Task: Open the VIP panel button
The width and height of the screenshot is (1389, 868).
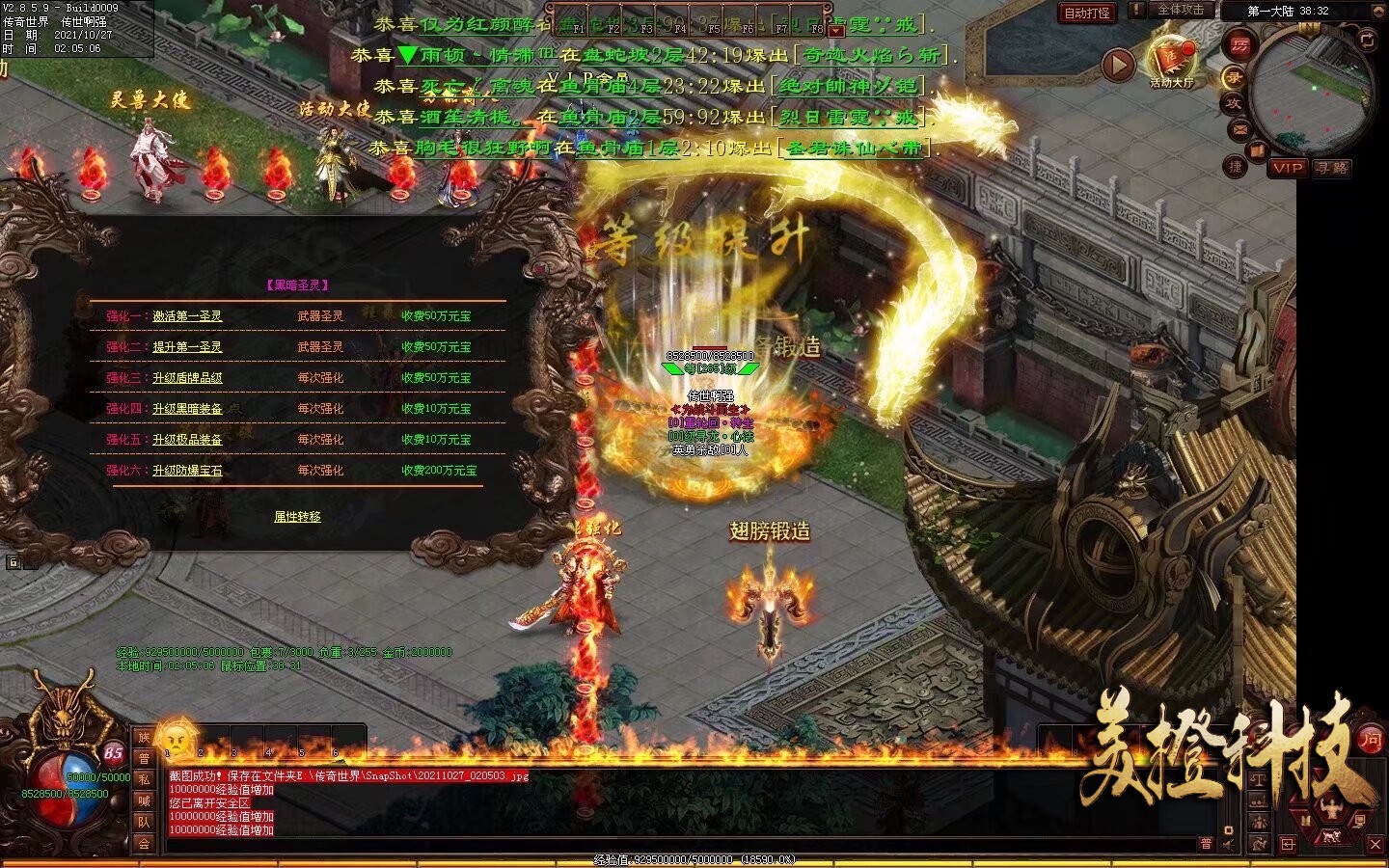Action: (1288, 168)
